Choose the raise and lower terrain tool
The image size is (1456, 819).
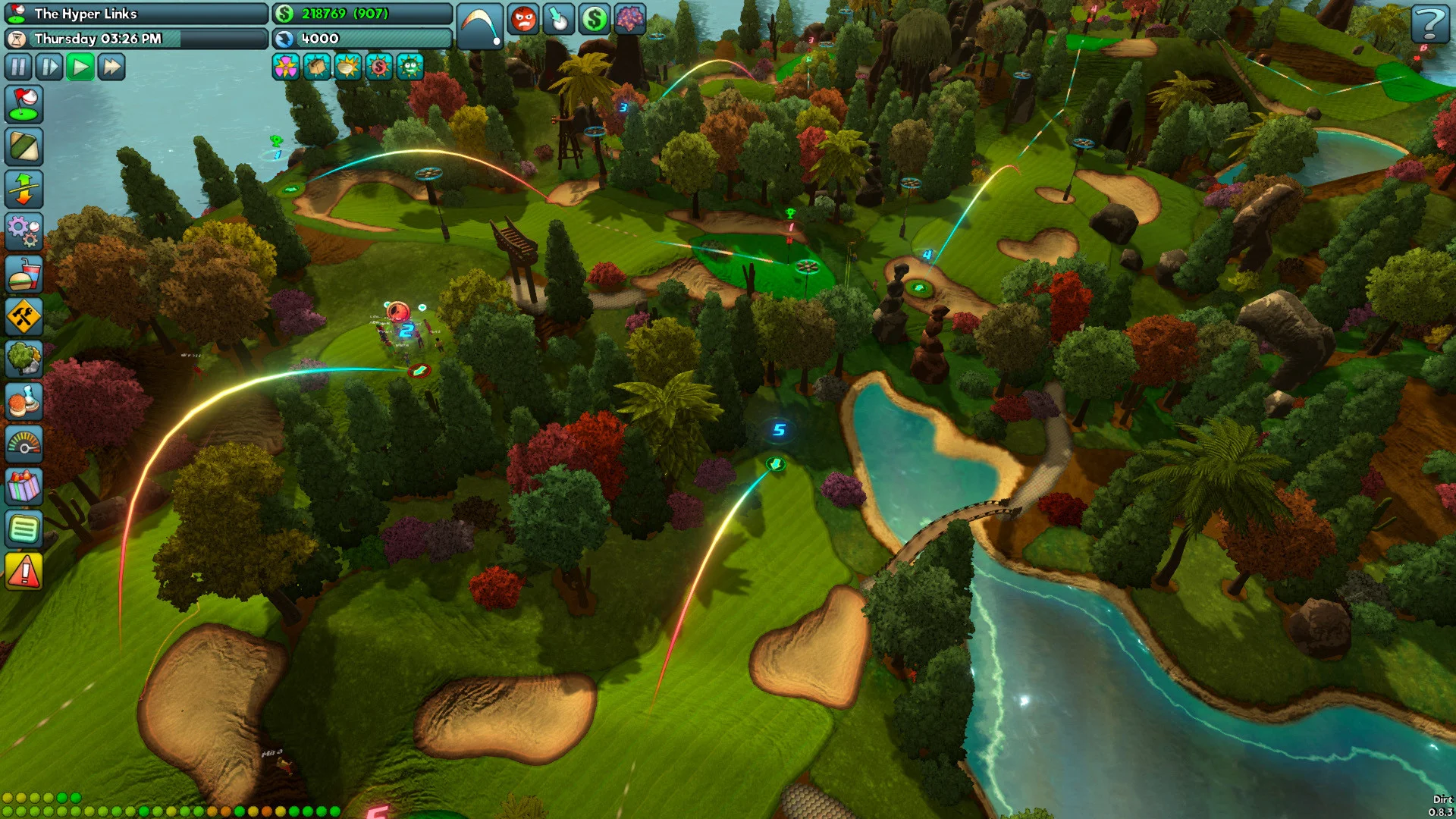[x=24, y=190]
